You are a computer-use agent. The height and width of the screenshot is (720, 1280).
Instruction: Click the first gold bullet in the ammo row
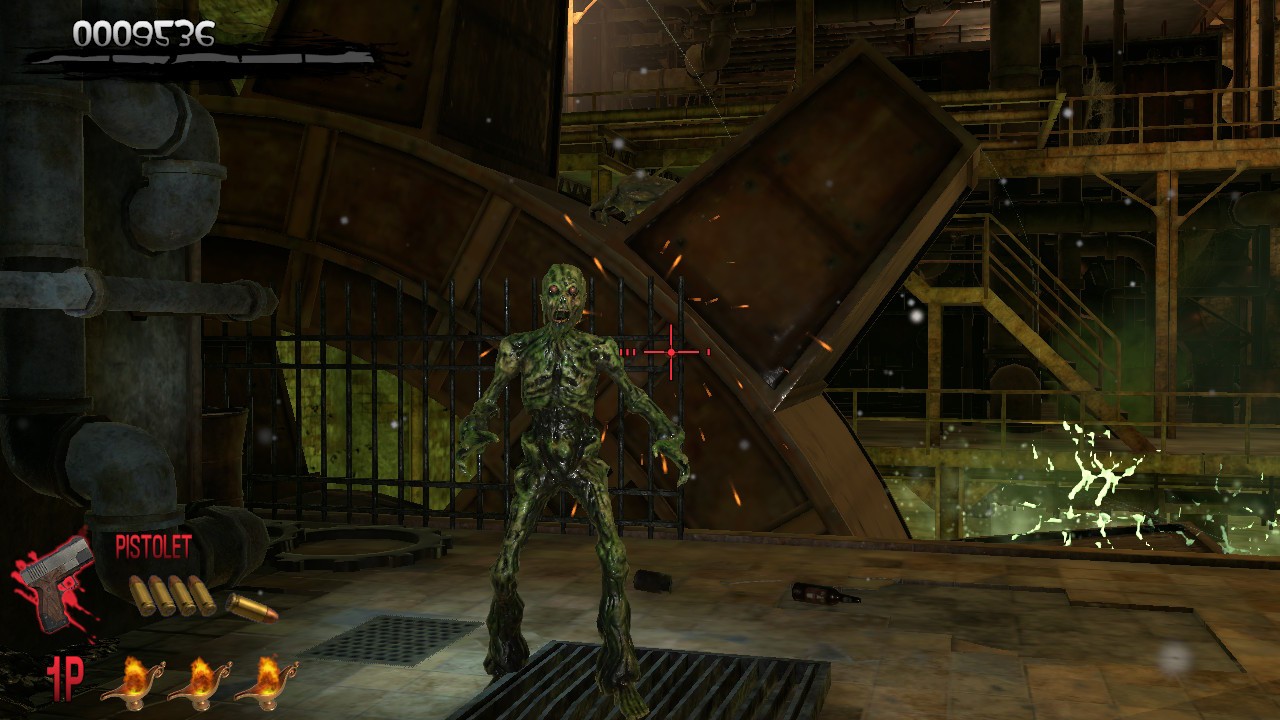click(139, 595)
